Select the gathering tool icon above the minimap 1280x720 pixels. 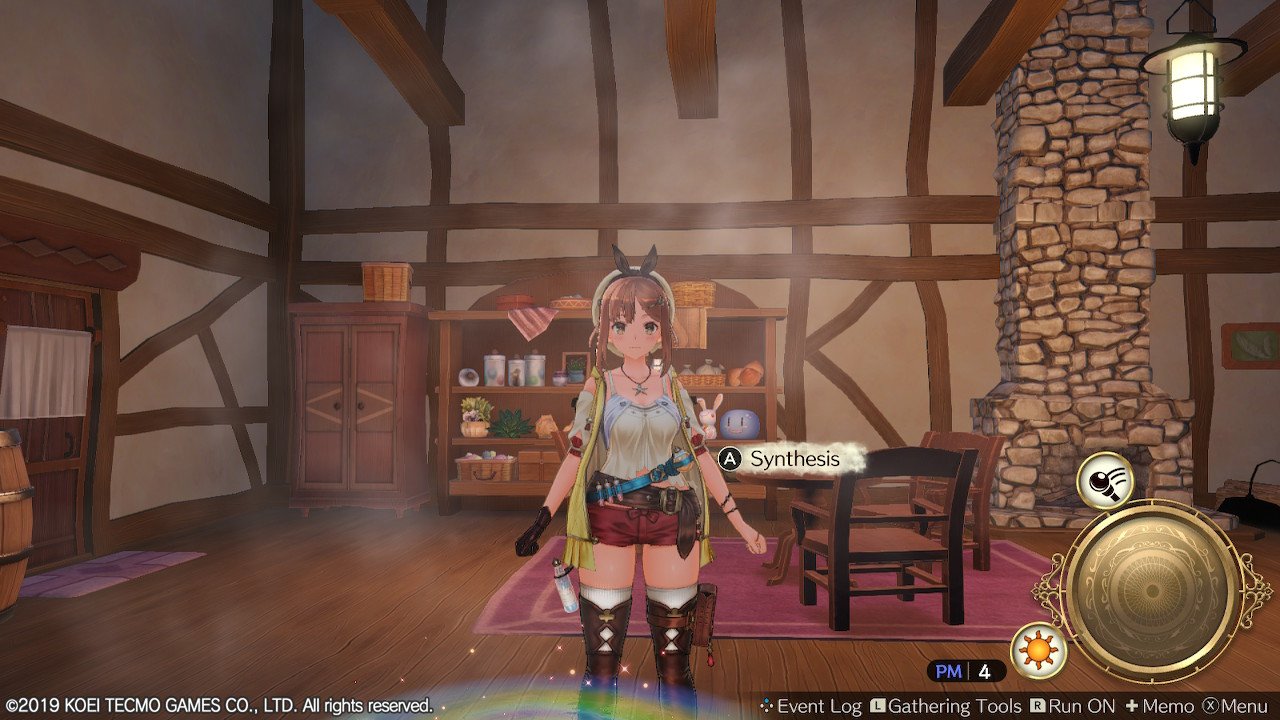tap(1104, 481)
